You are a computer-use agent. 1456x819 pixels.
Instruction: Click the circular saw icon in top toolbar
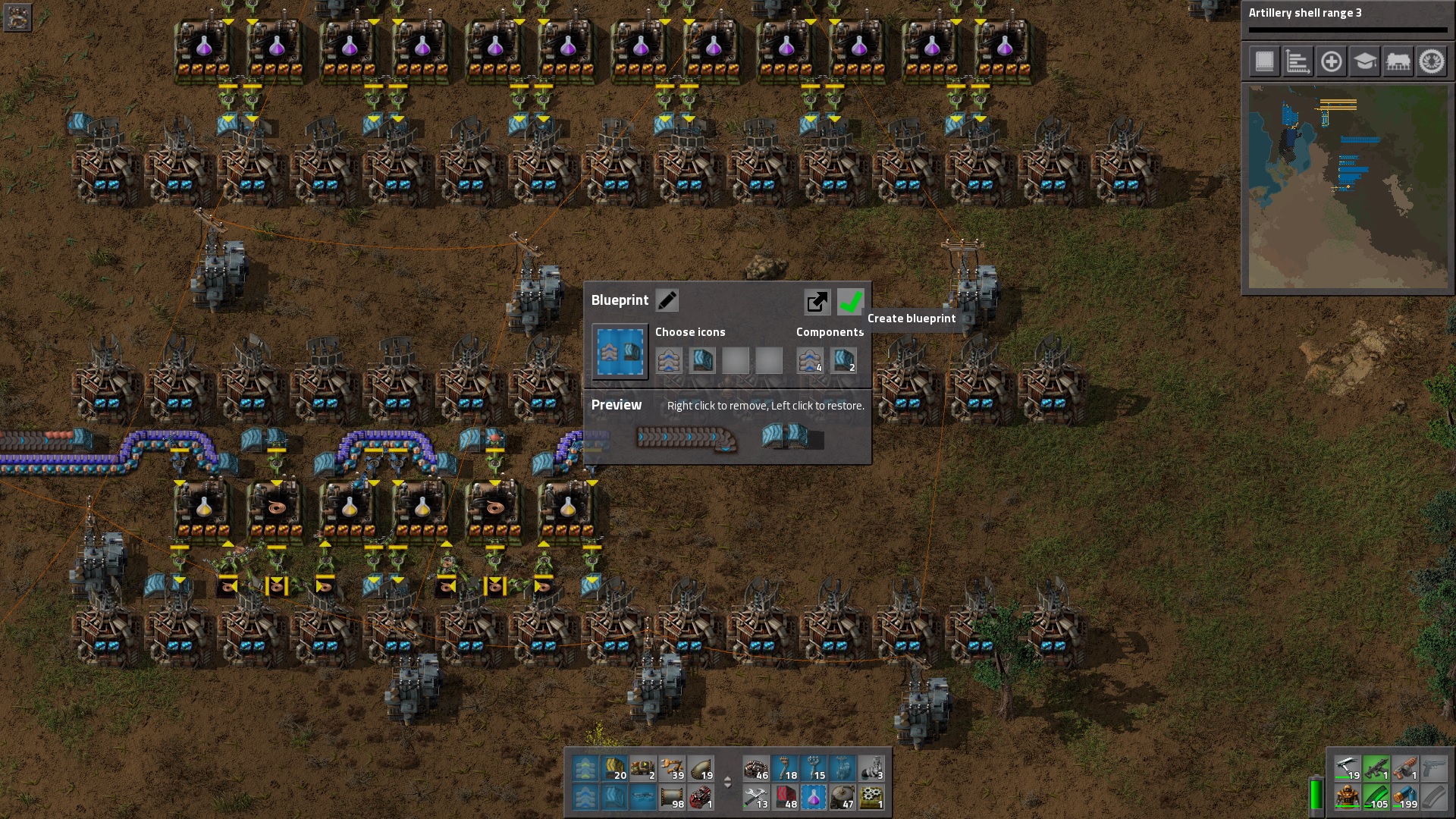[x=1433, y=62]
